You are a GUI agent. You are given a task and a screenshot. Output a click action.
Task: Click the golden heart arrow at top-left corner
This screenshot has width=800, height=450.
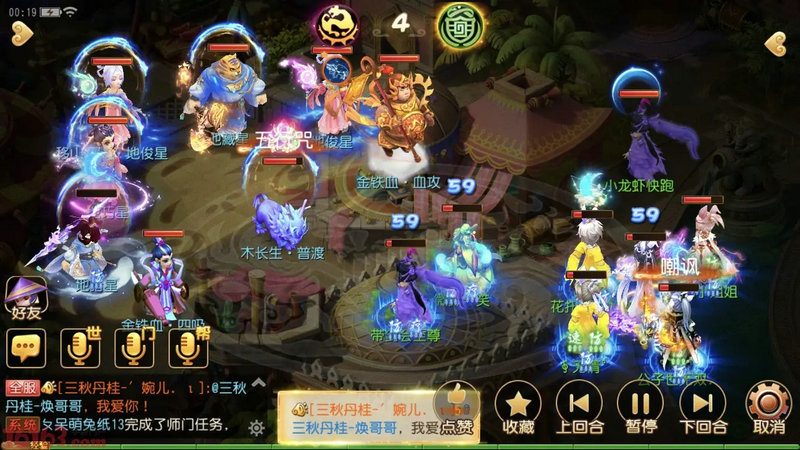22,38
